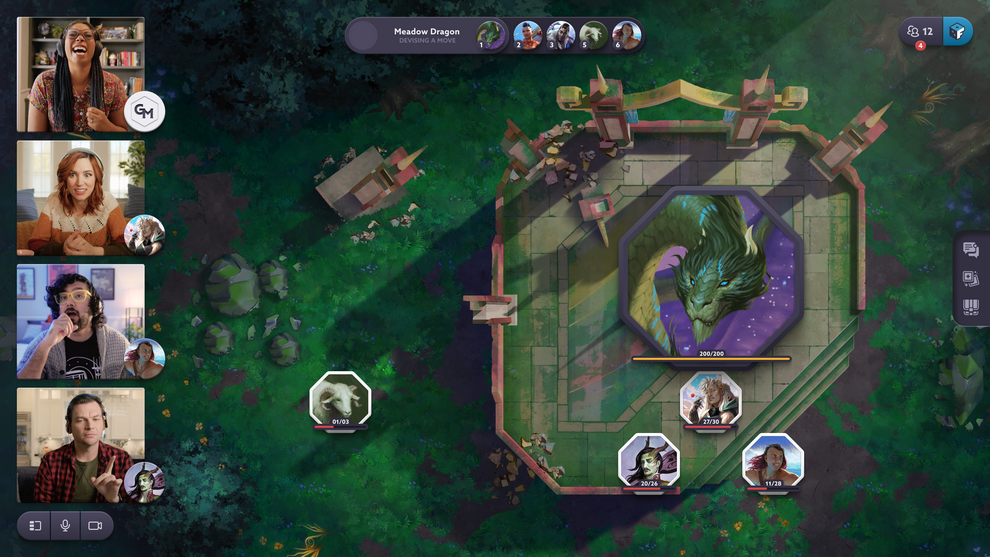Show the players list with 12 count
Screen dimensions: 990x557
point(919,32)
